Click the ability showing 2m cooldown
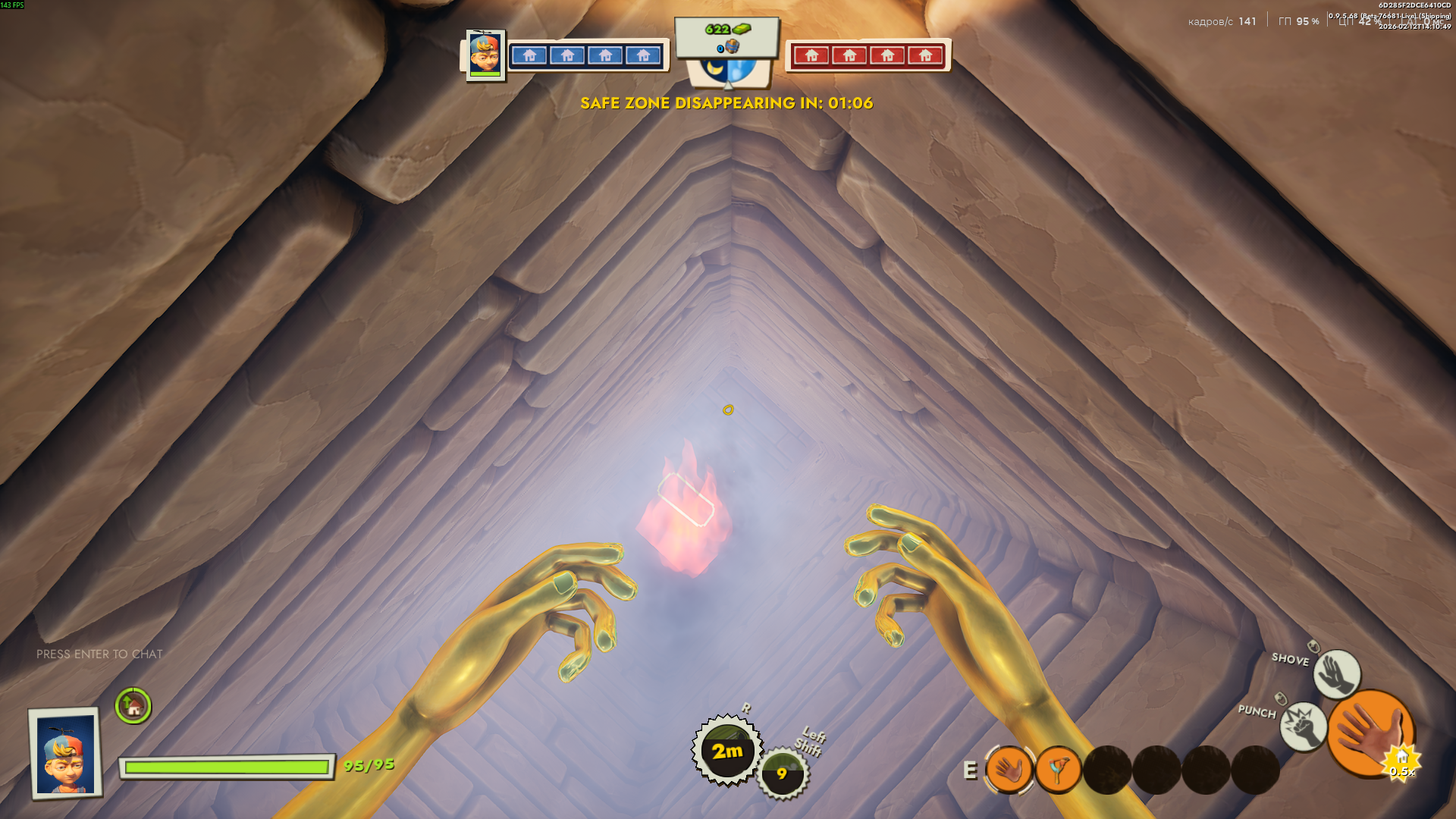1456x819 pixels. [x=727, y=750]
